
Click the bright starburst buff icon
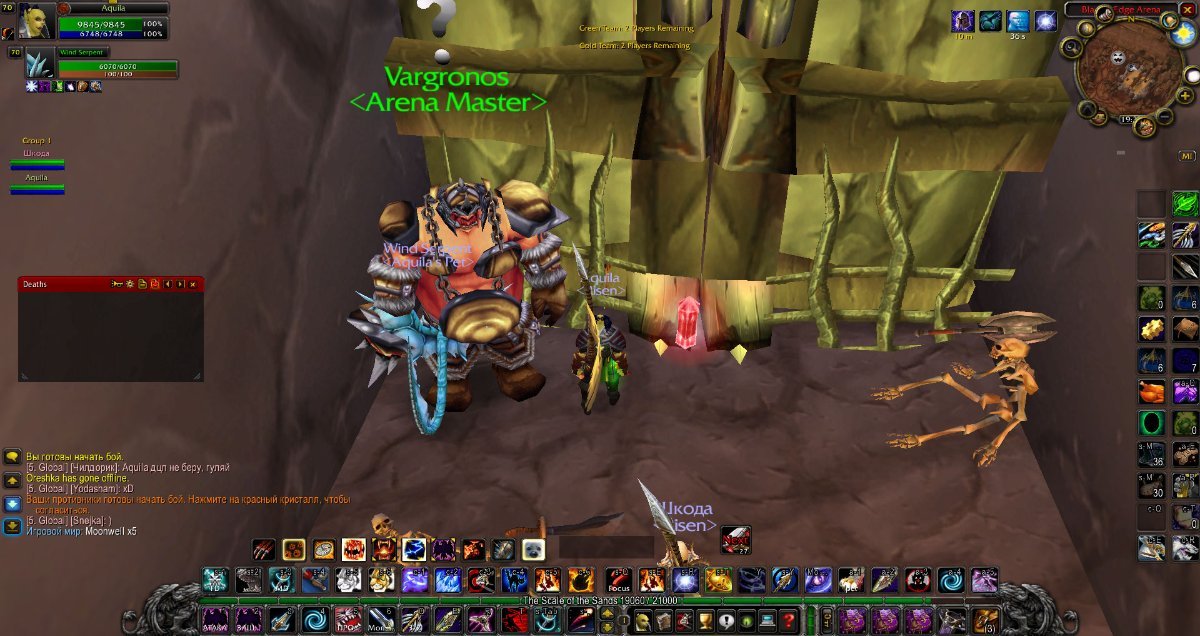pos(1046,20)
